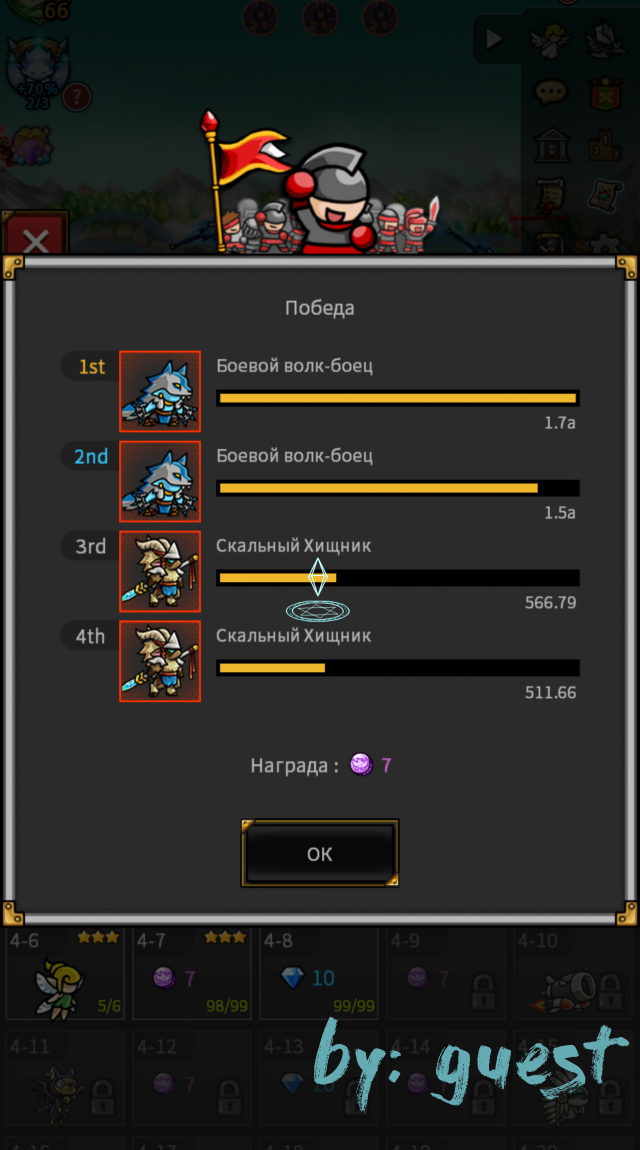Open stage 4-6 with the fairy
Viewport: 640px width, 1150px height.
[x=65, y=973]
